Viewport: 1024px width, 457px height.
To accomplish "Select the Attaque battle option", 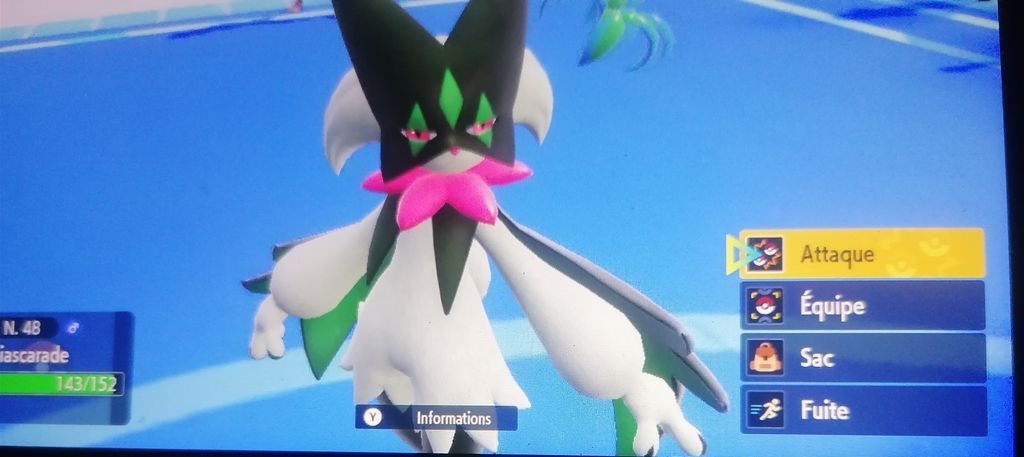I will [x=862, y=253].
